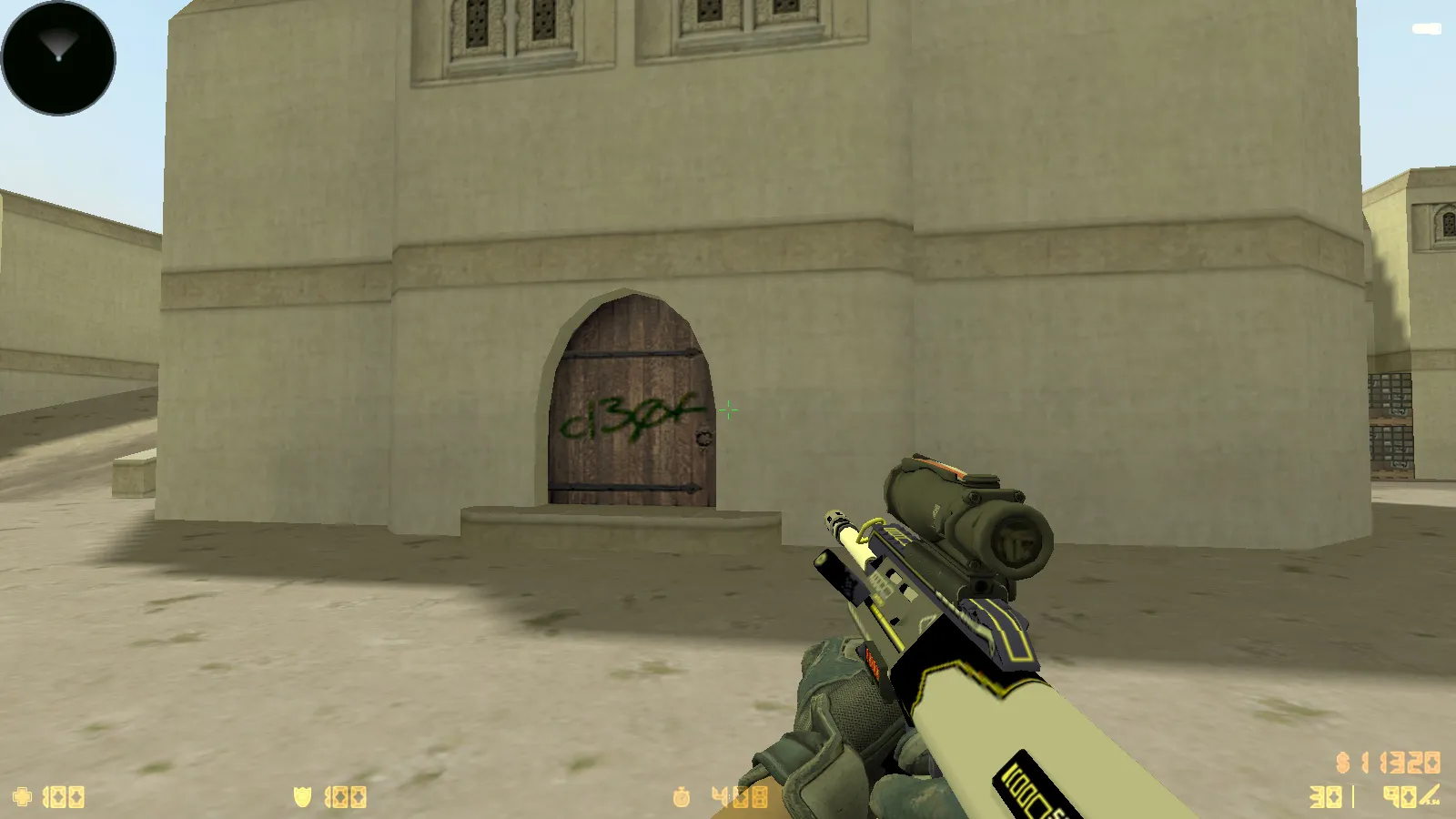This screenshot has height=819, width=1456.
Task: Click the green crosshair at screen center
Action: click(x=728, y=411)
